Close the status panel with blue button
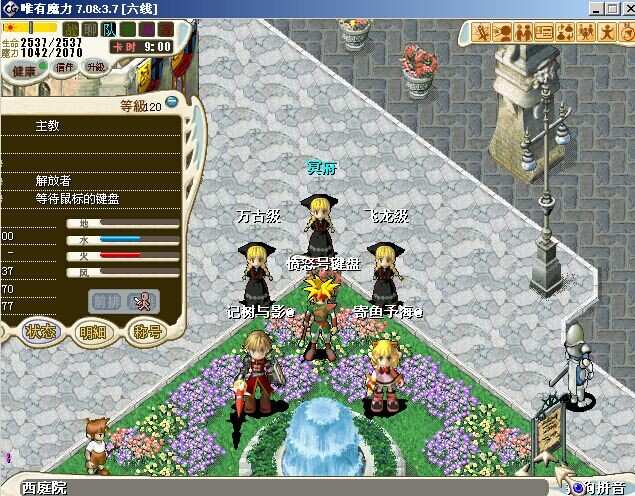 172,101
